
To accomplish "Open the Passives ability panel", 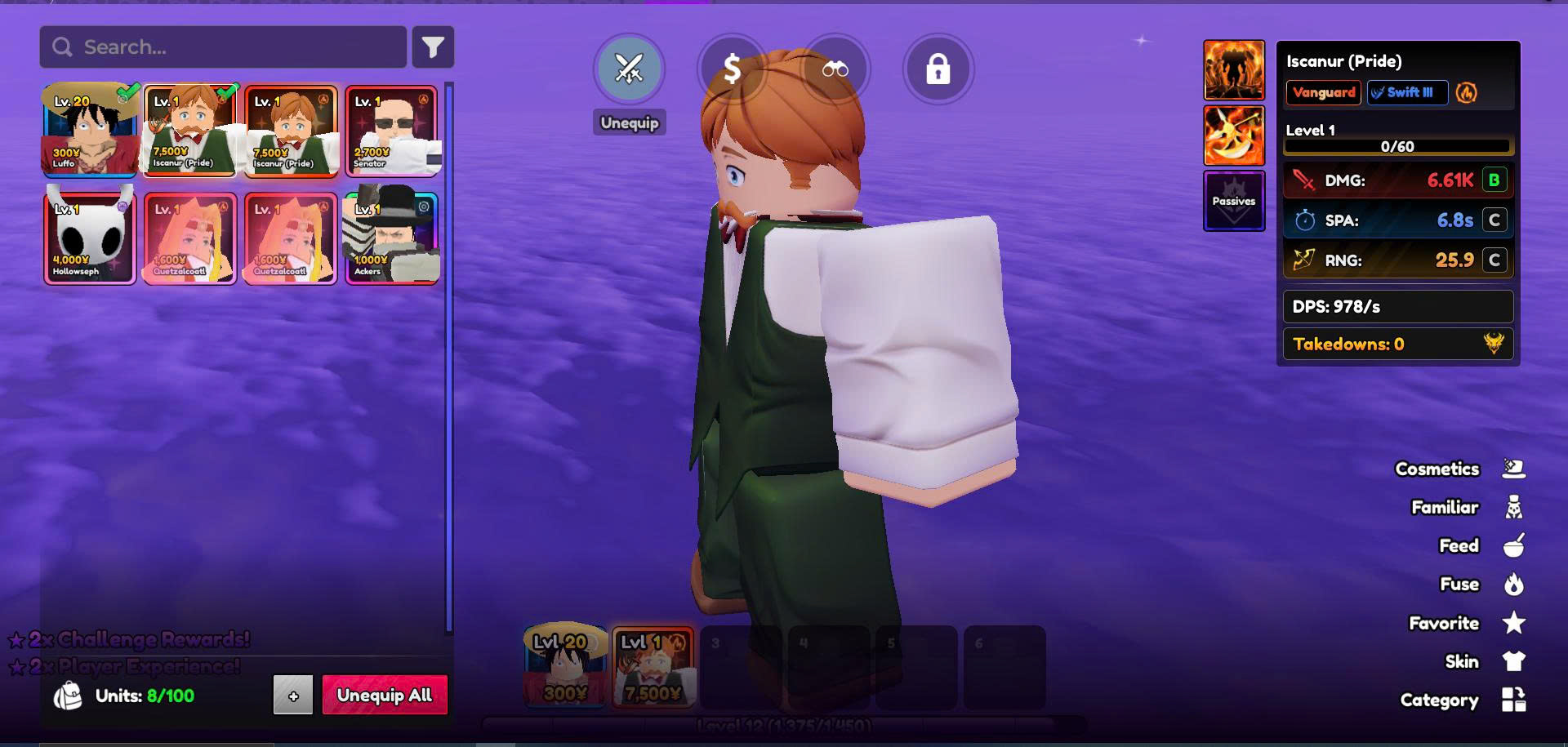I will point(1233,201).
